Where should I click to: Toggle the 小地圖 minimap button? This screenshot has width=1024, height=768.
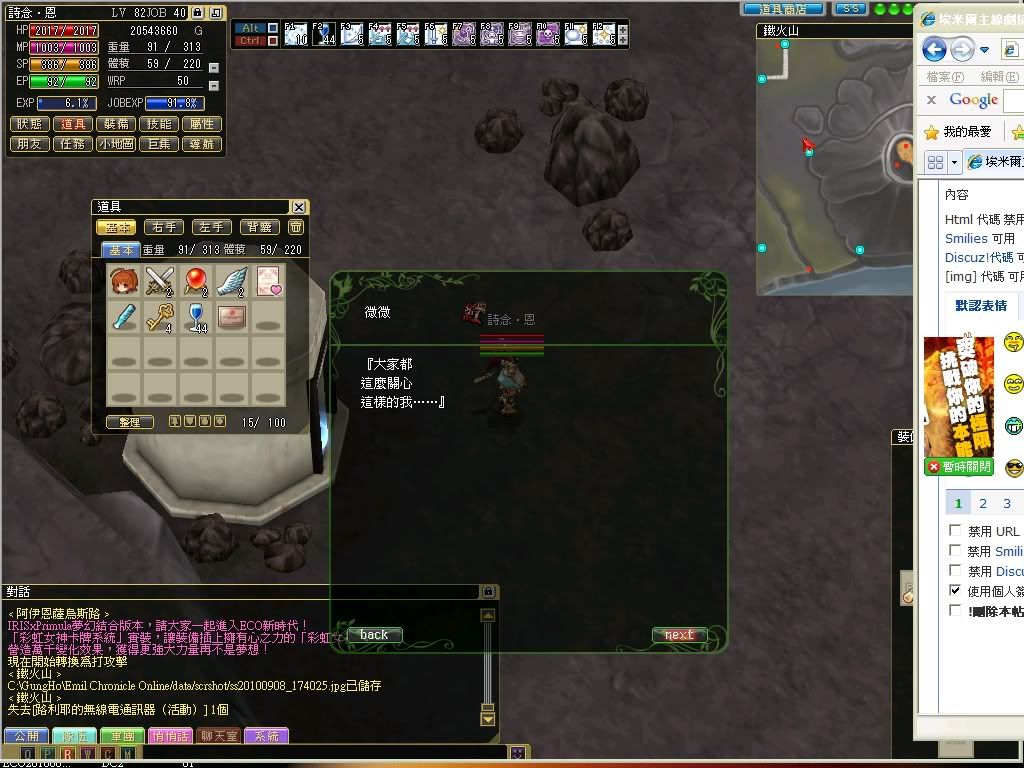116,144
